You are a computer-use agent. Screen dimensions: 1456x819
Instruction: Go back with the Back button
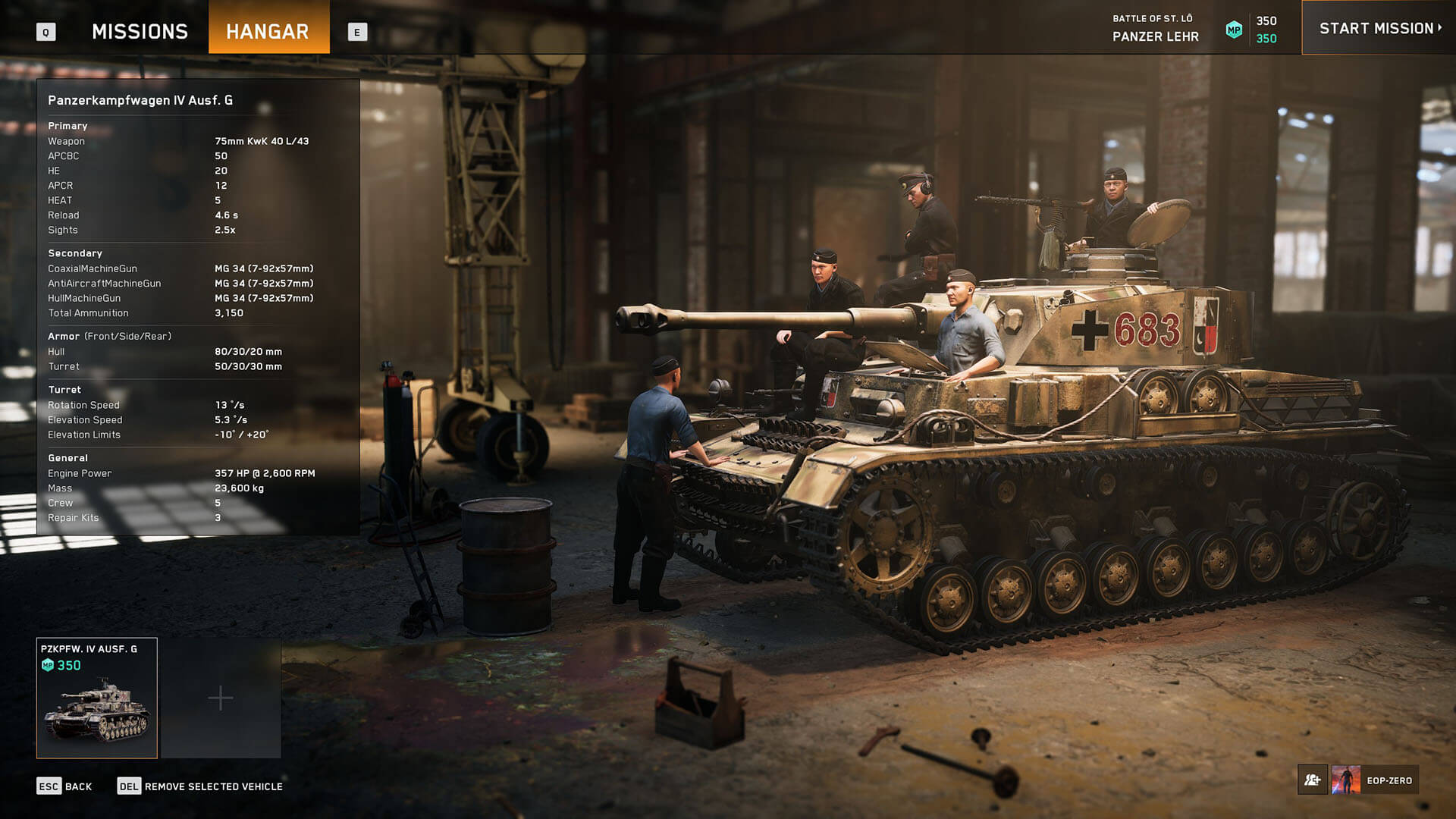point(65,786)
